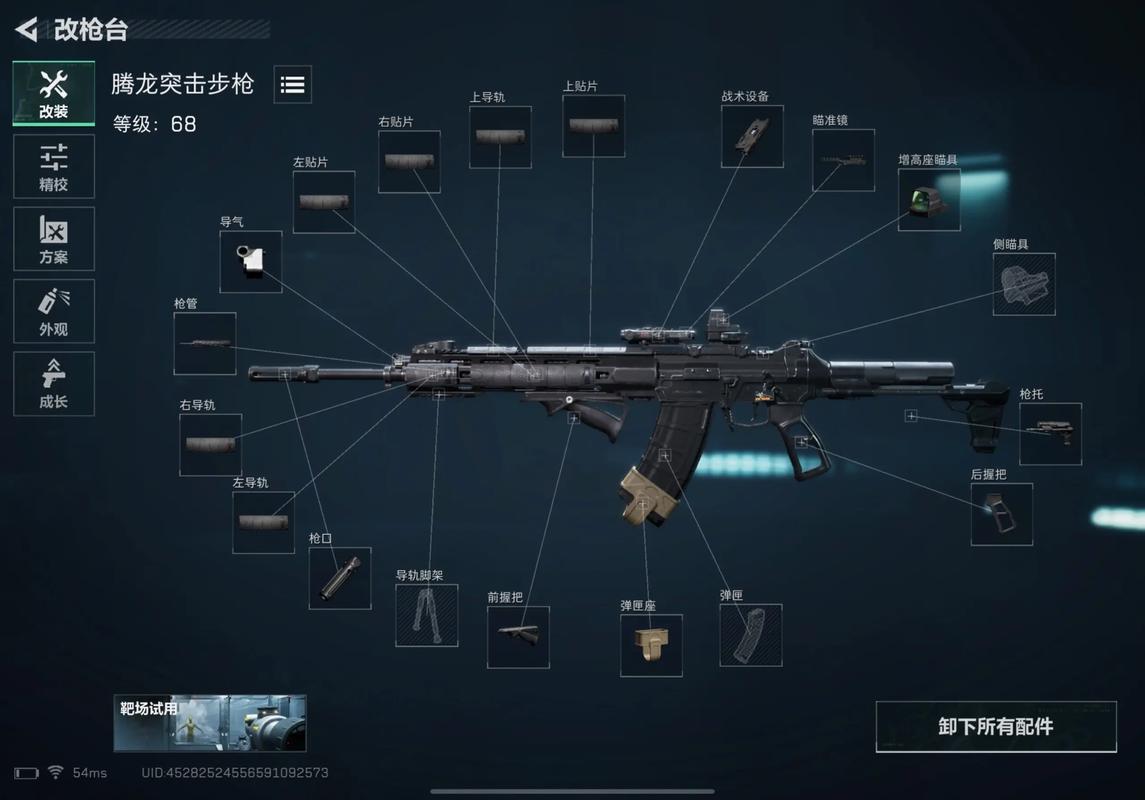Select the 枪管 barrel slot
Viewport: 1145px width, 800px height.
point(205,344)
